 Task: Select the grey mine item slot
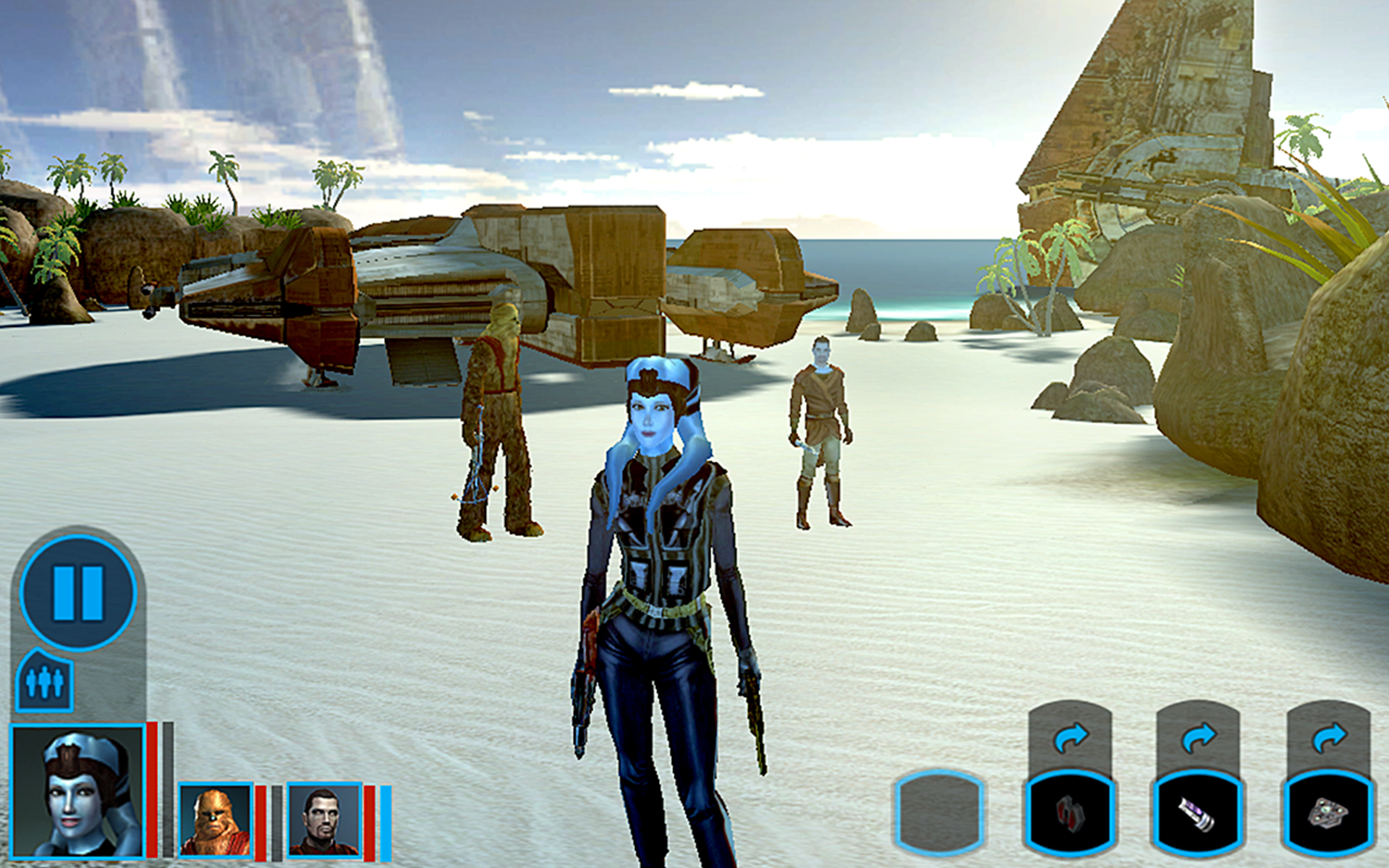(1328, 813)
